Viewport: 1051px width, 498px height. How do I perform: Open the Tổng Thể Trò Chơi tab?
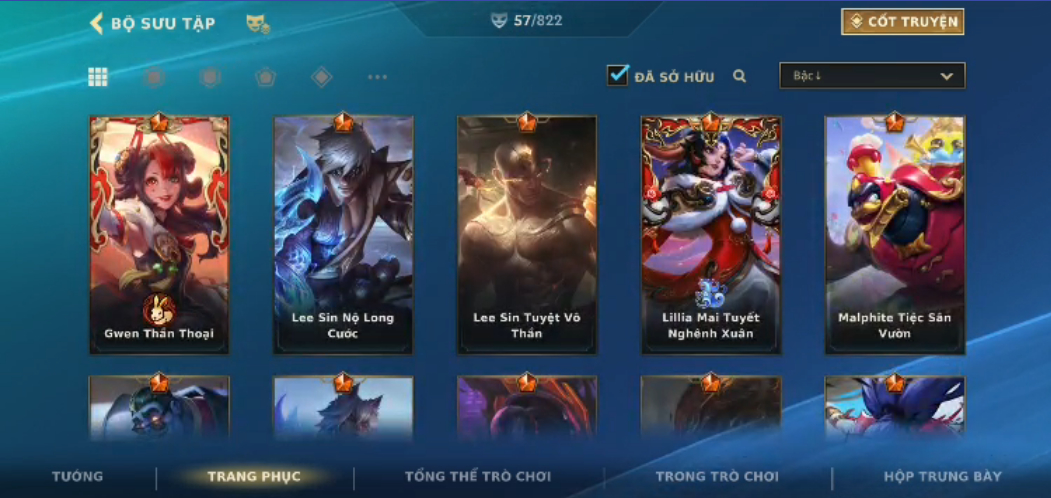click(x=478, y=476)
